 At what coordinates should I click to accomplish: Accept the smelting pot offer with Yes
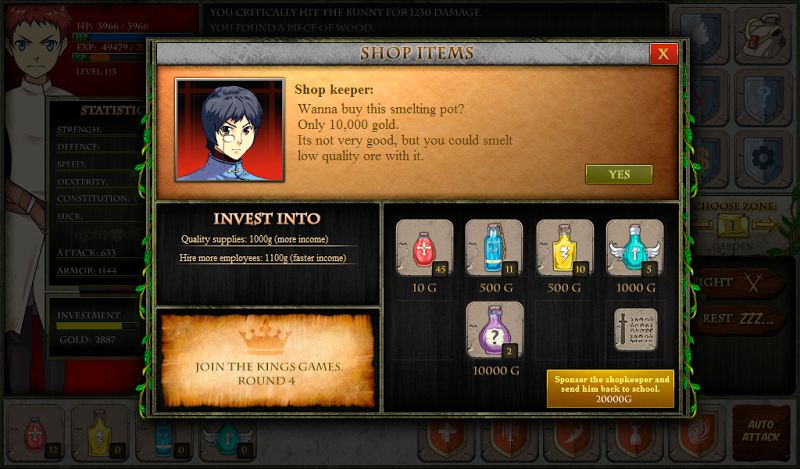click(x=618, y=174)
